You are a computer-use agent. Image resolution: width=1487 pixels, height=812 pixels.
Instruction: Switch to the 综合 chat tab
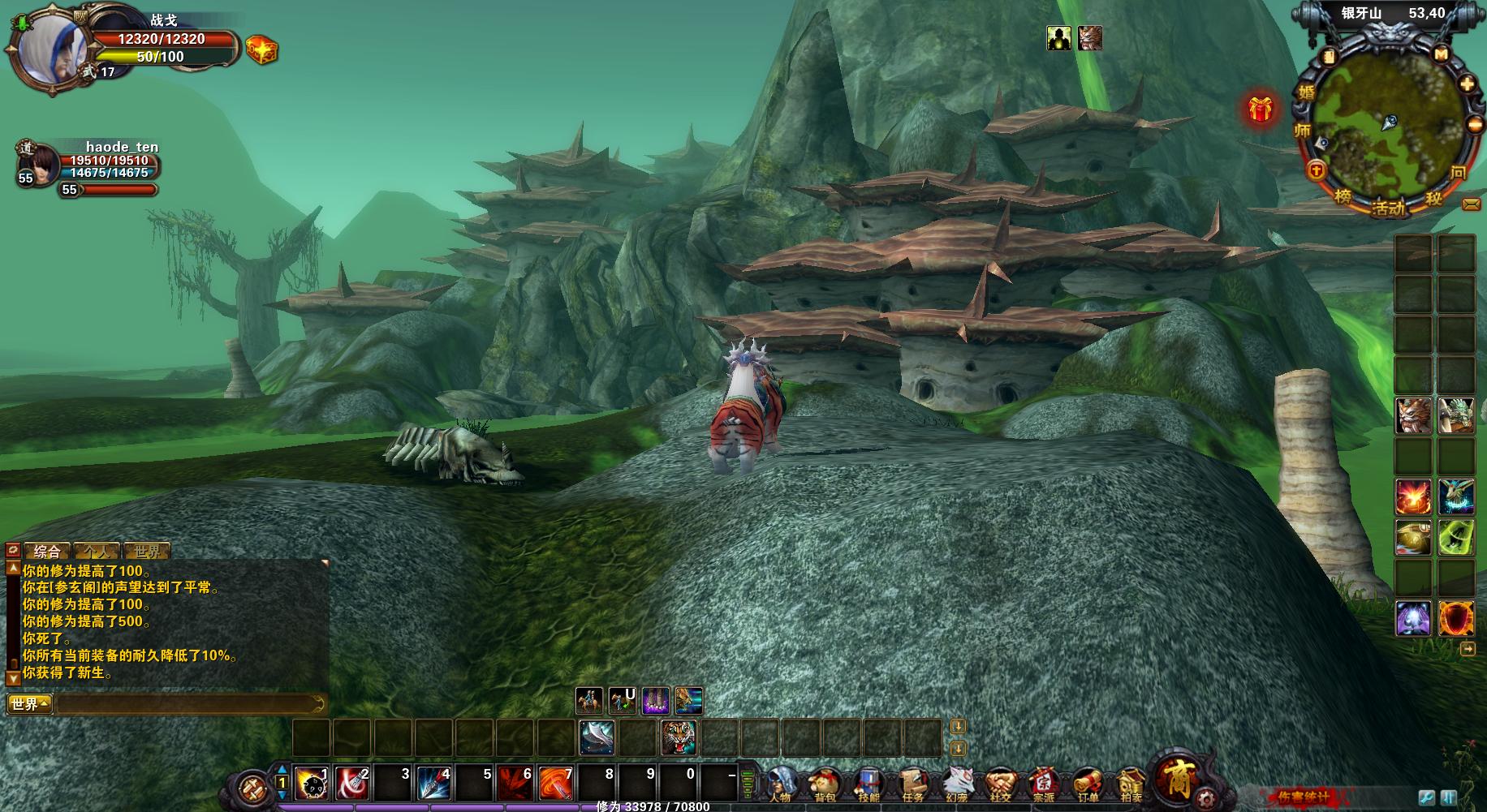47,552
